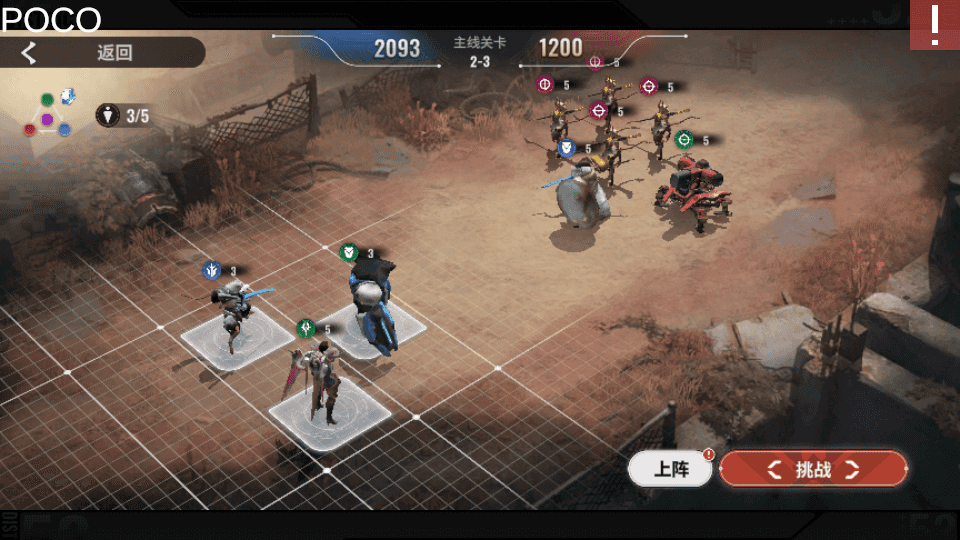Image resolution: width=960 pixels, height=540 pixels.
Task: Tap the red exclamation alert icon
Action: pos(934,25)
